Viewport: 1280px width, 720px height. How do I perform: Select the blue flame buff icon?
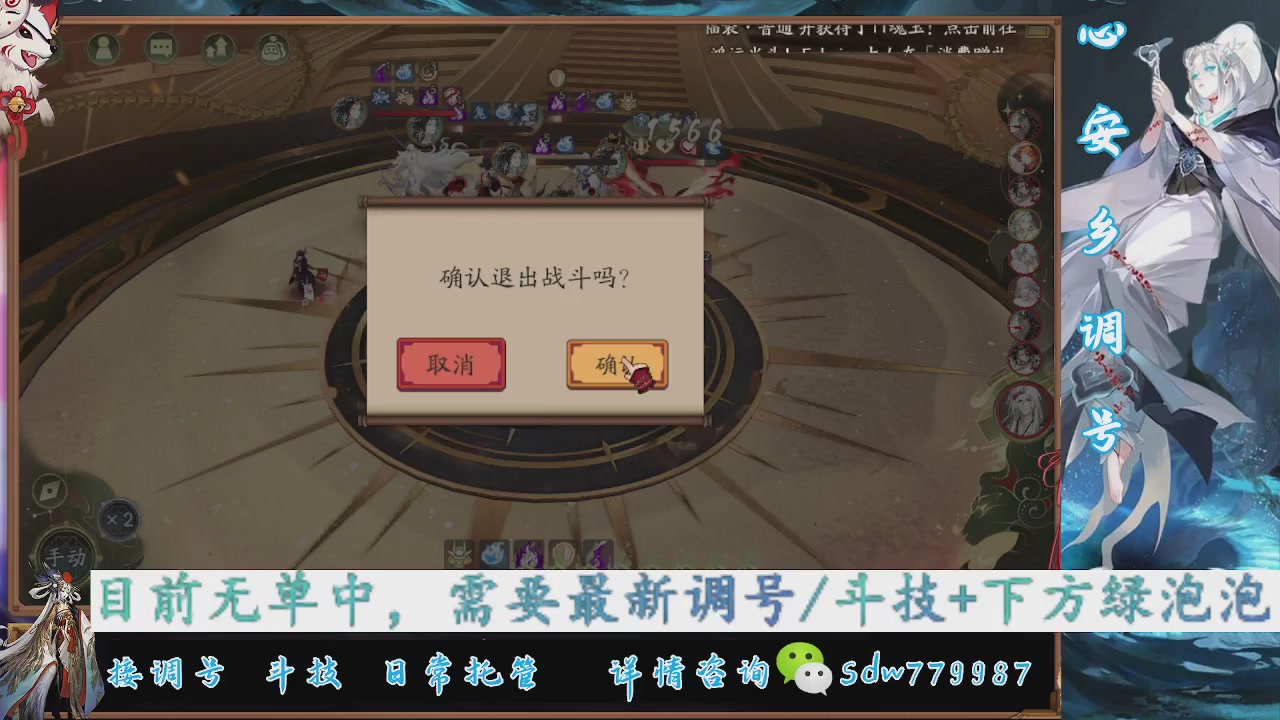[493, 553]
